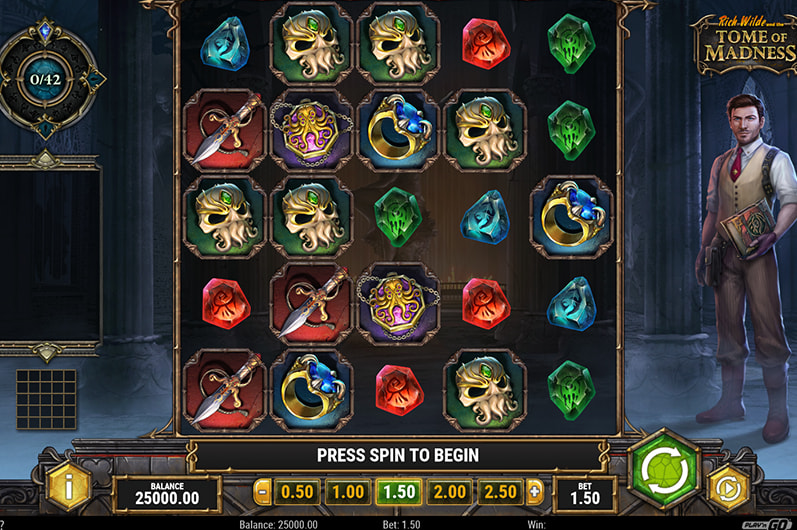This screenshot has height=530, width=797.
Task: Switch bet to 2.50
Action: (x=500, y=491)
